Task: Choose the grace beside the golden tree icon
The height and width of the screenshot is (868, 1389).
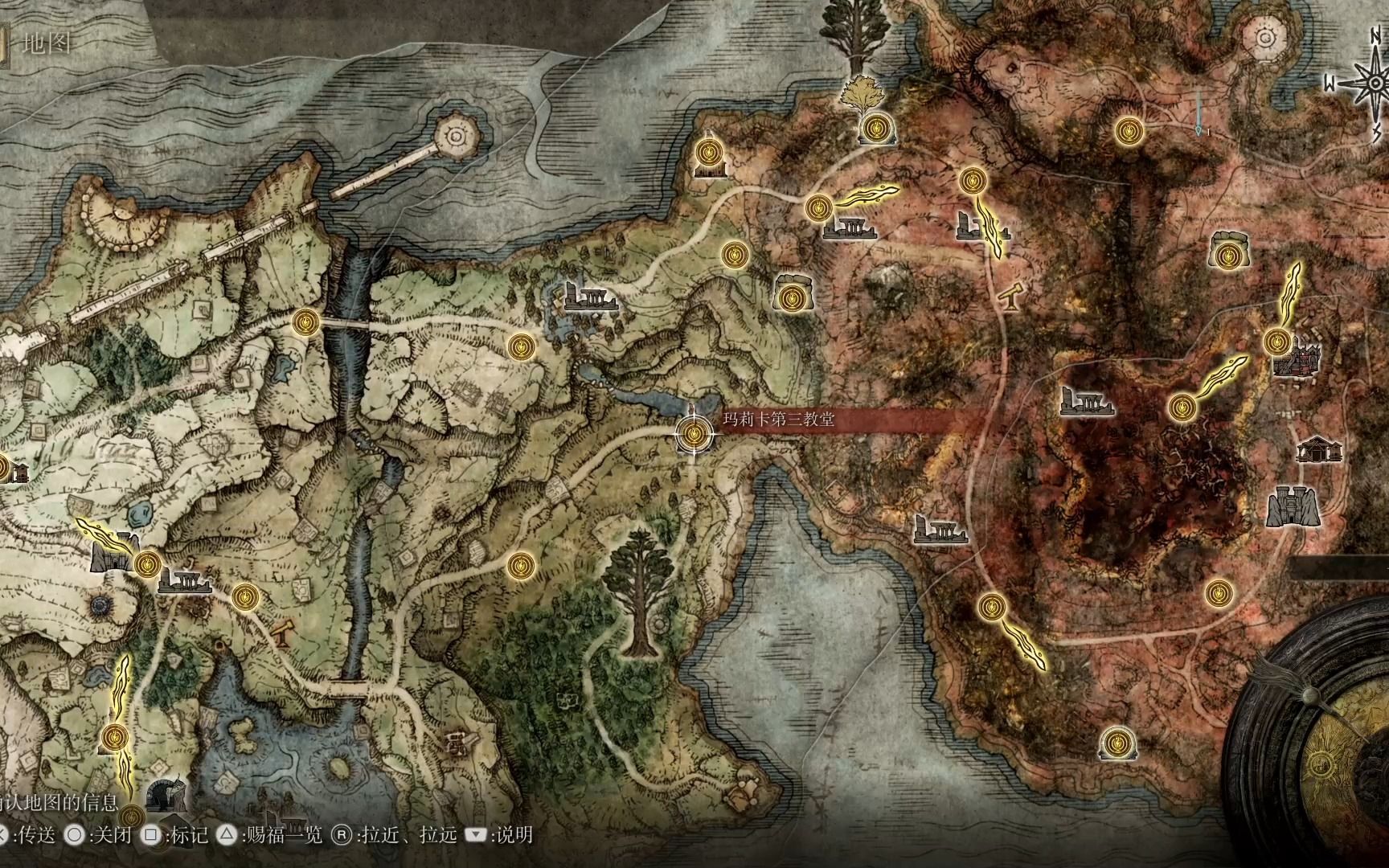Action: 876,128
